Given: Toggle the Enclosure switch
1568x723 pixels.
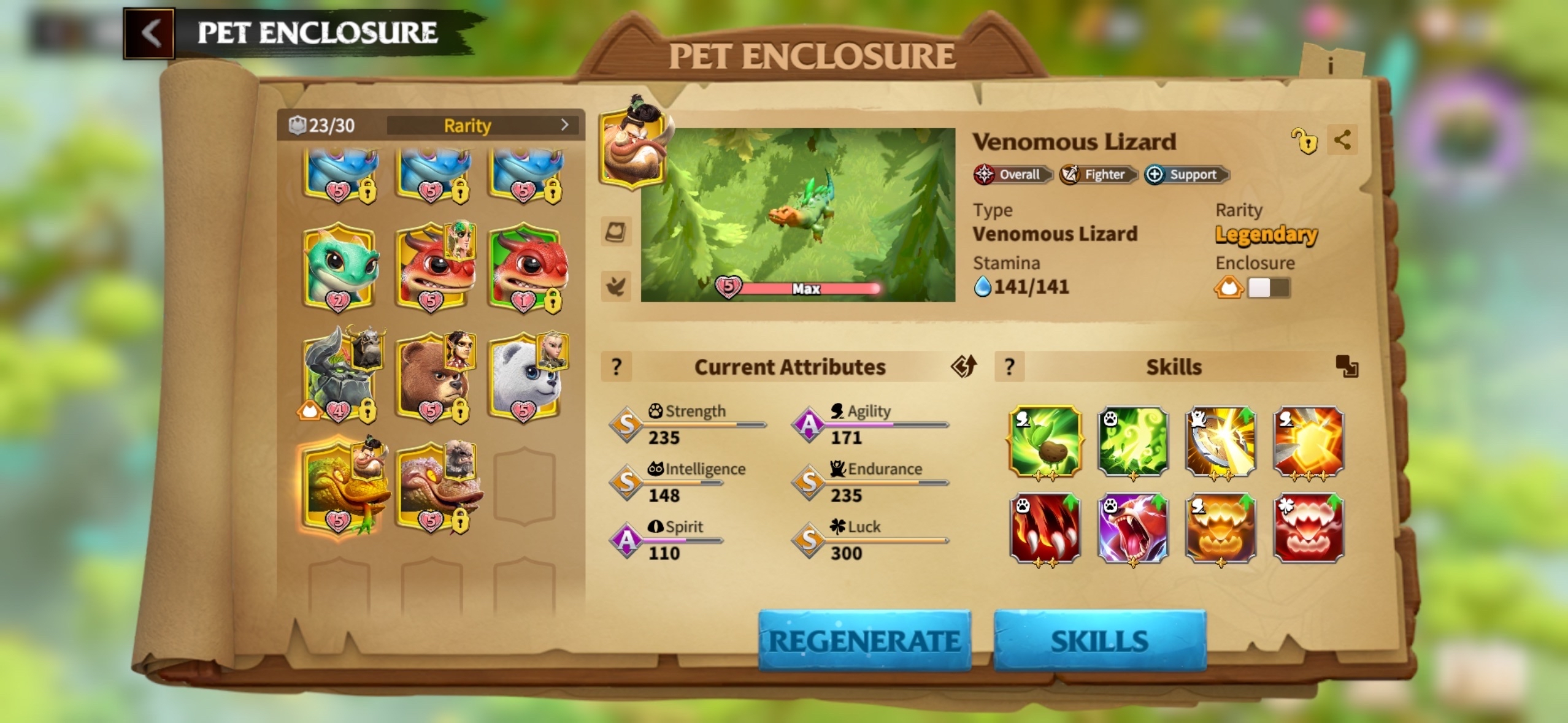Looking at the screenshot, I should [1268, 288].
